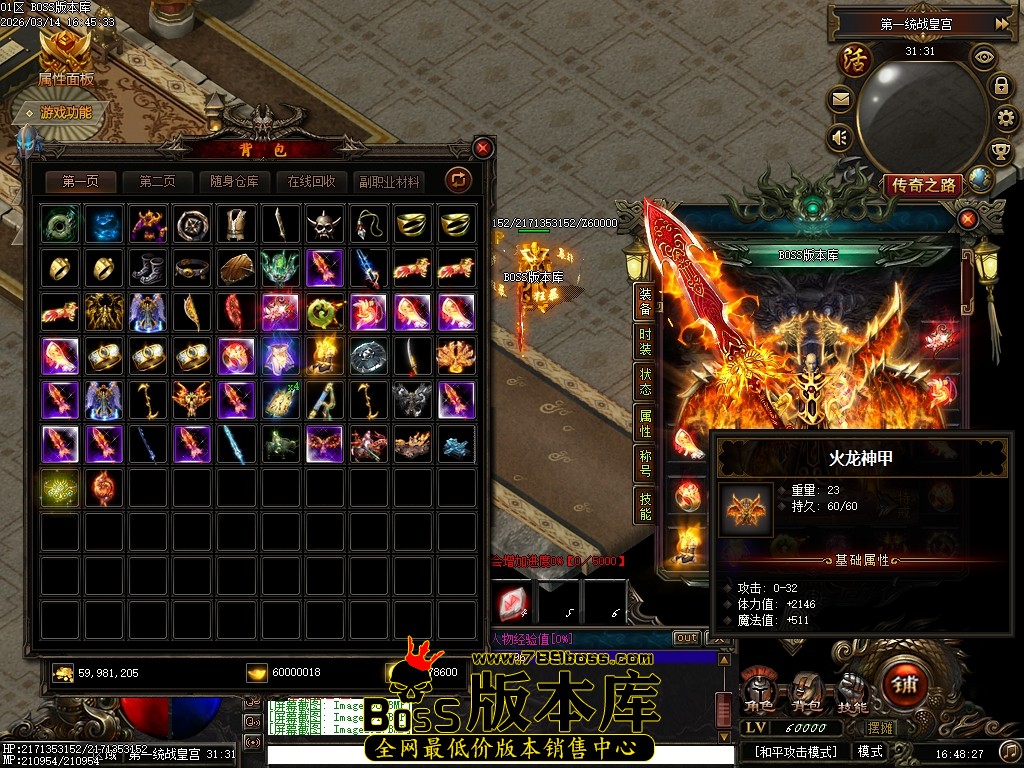Open the round 铺 shop button
Screen dimensions: 1024x768
click(906, 686)
